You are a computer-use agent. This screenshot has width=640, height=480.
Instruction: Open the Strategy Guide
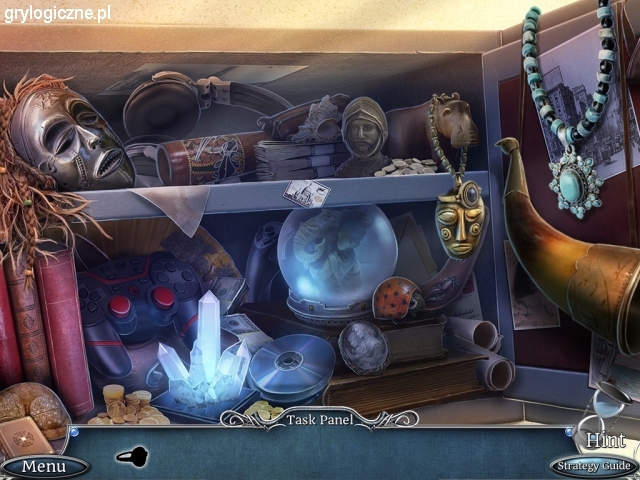point(592,466)
